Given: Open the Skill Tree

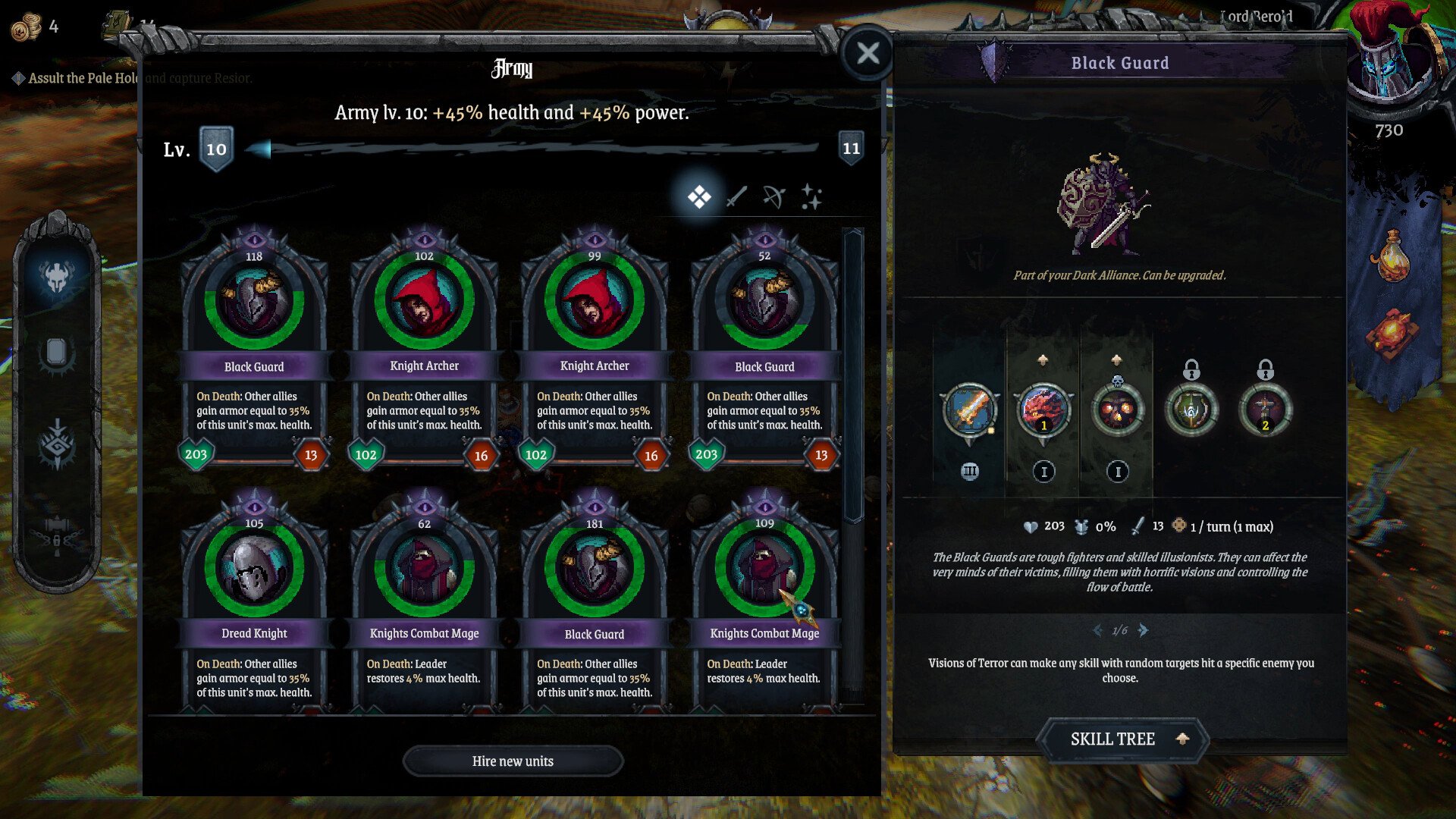Looking at the screenshot, I should click(x=1122, y=739).
